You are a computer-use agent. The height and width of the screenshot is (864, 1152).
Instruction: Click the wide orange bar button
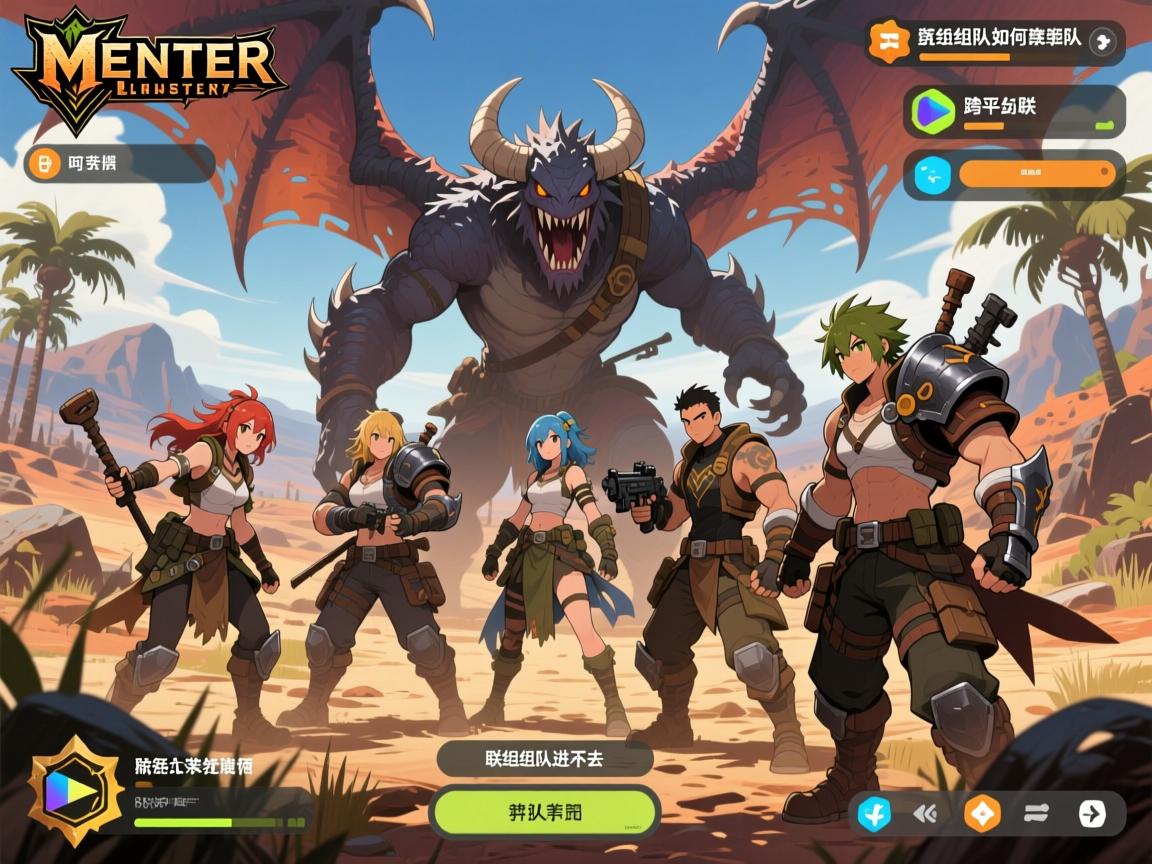coord(1036,174)
